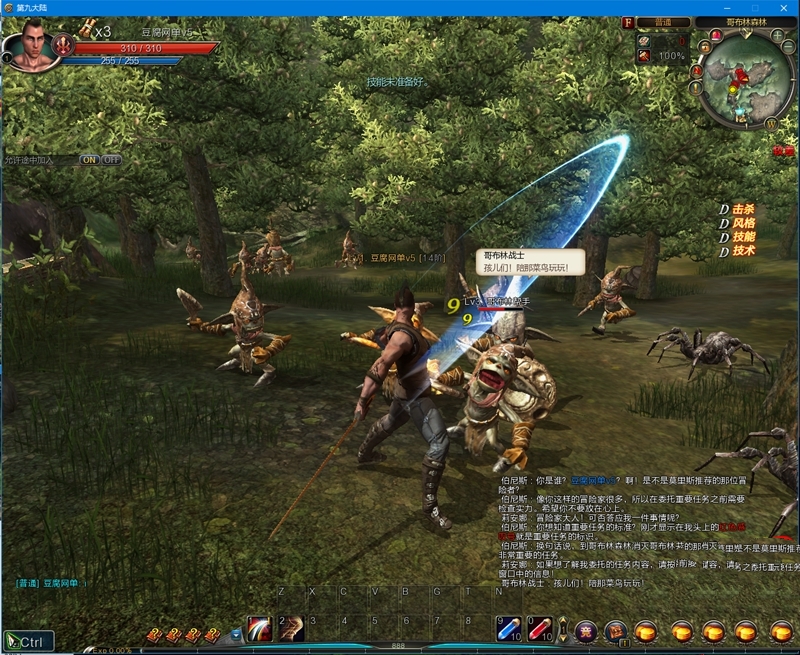800x655 pixels.
Task: Use the blue potion in slot 9
Action: 510,629
